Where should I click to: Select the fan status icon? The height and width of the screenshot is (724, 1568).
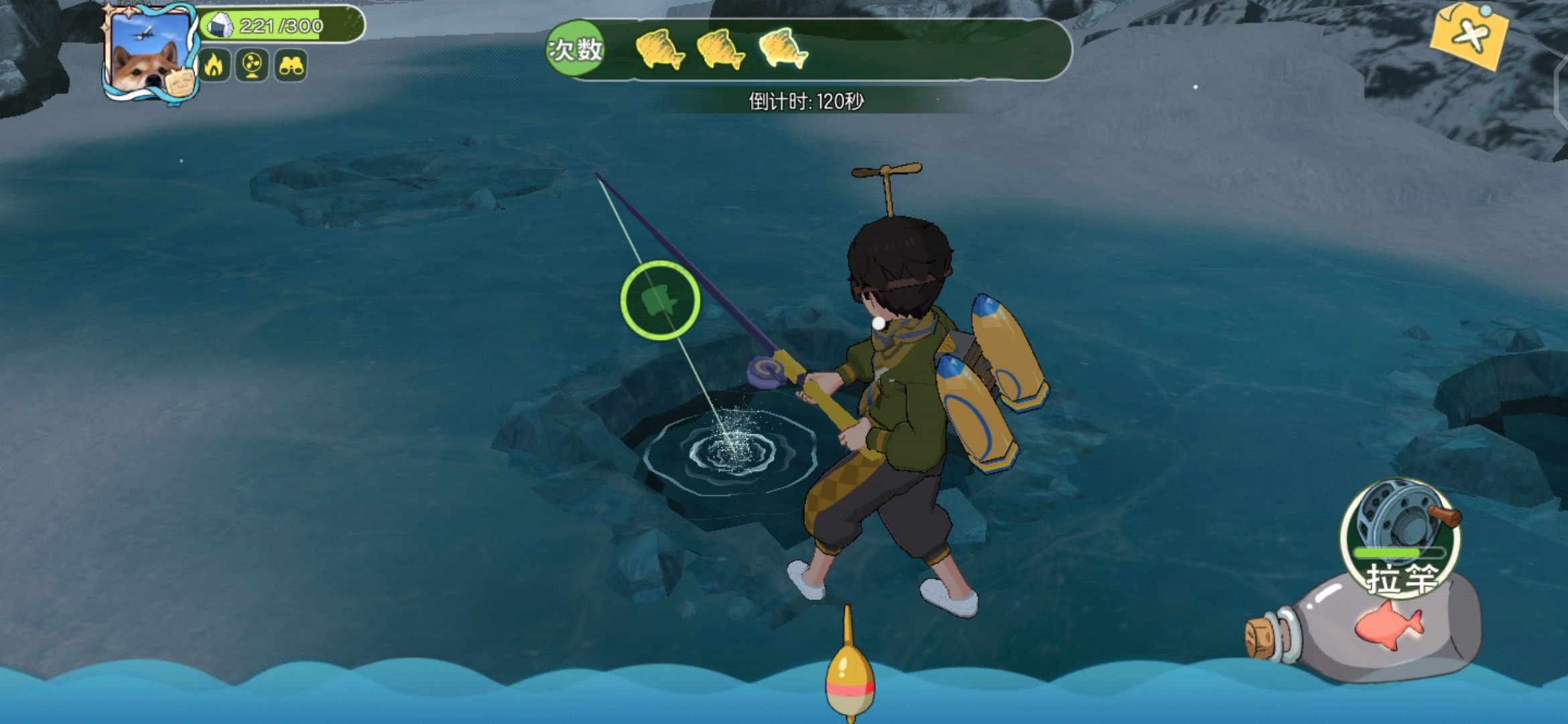[252, 66]
